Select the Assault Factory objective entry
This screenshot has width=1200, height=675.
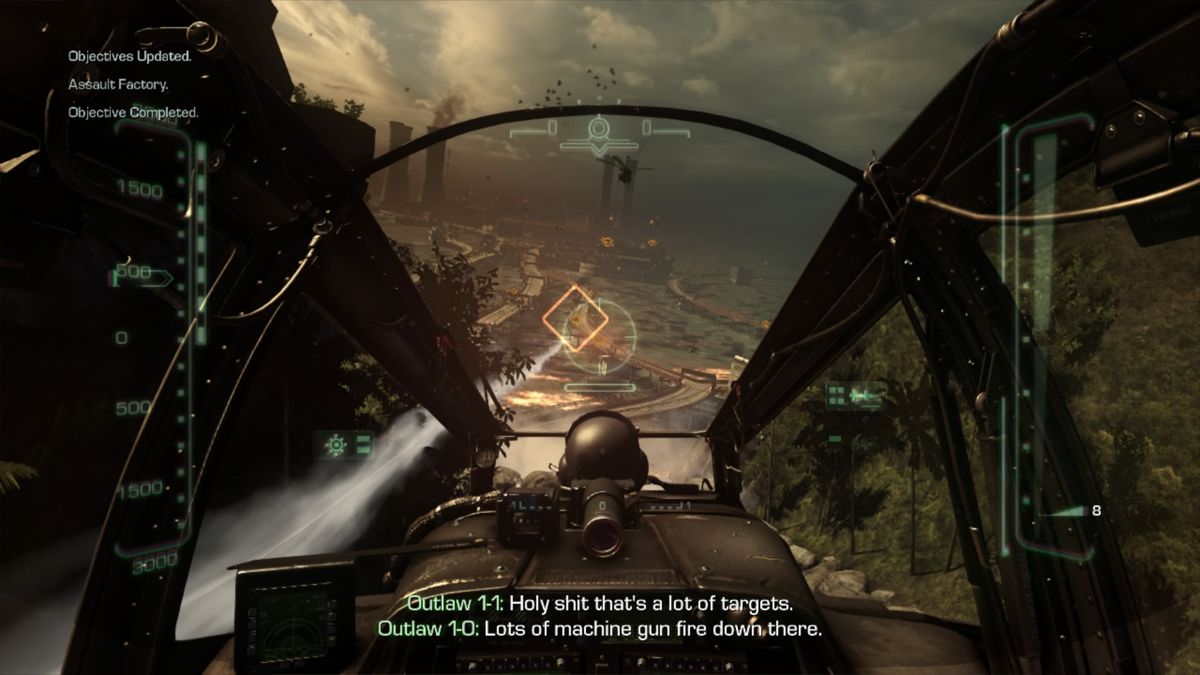tap(118, 85)
